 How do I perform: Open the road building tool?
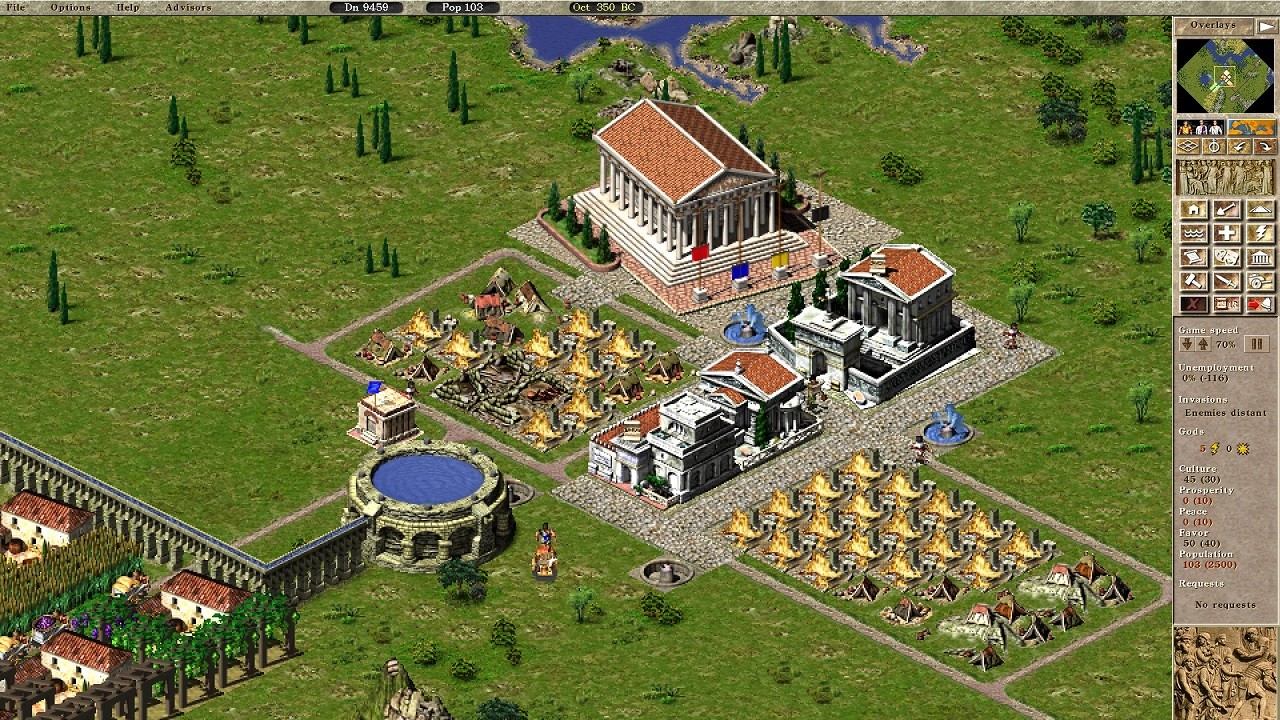point(1260,210)
